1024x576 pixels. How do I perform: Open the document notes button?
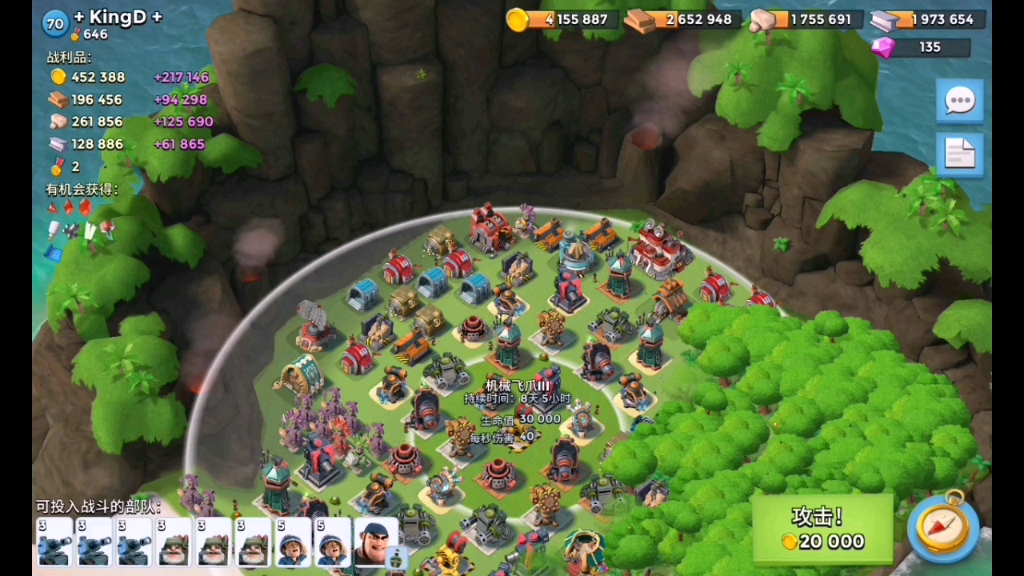(960, 154)
